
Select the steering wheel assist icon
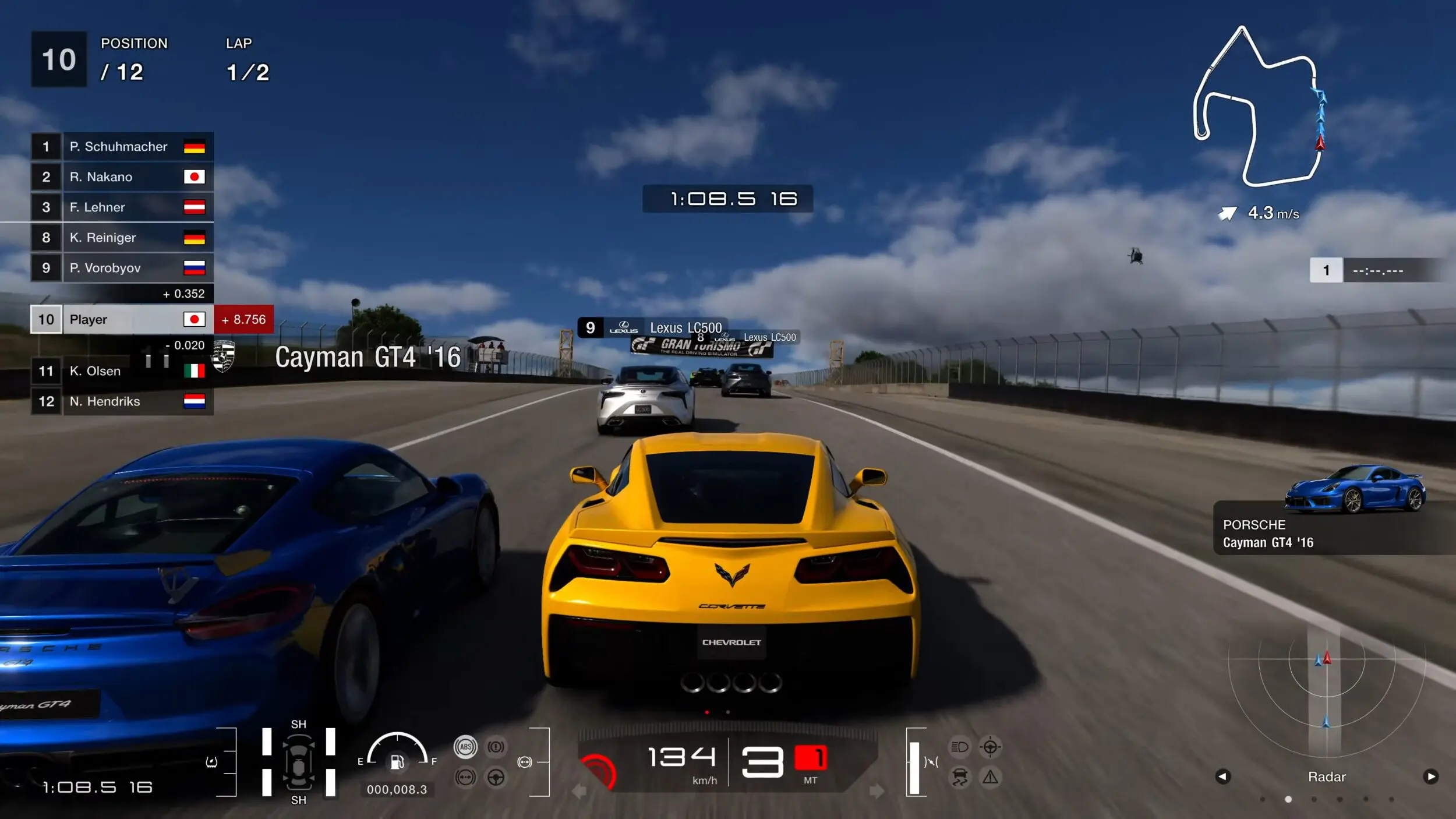tap(496, 777)
